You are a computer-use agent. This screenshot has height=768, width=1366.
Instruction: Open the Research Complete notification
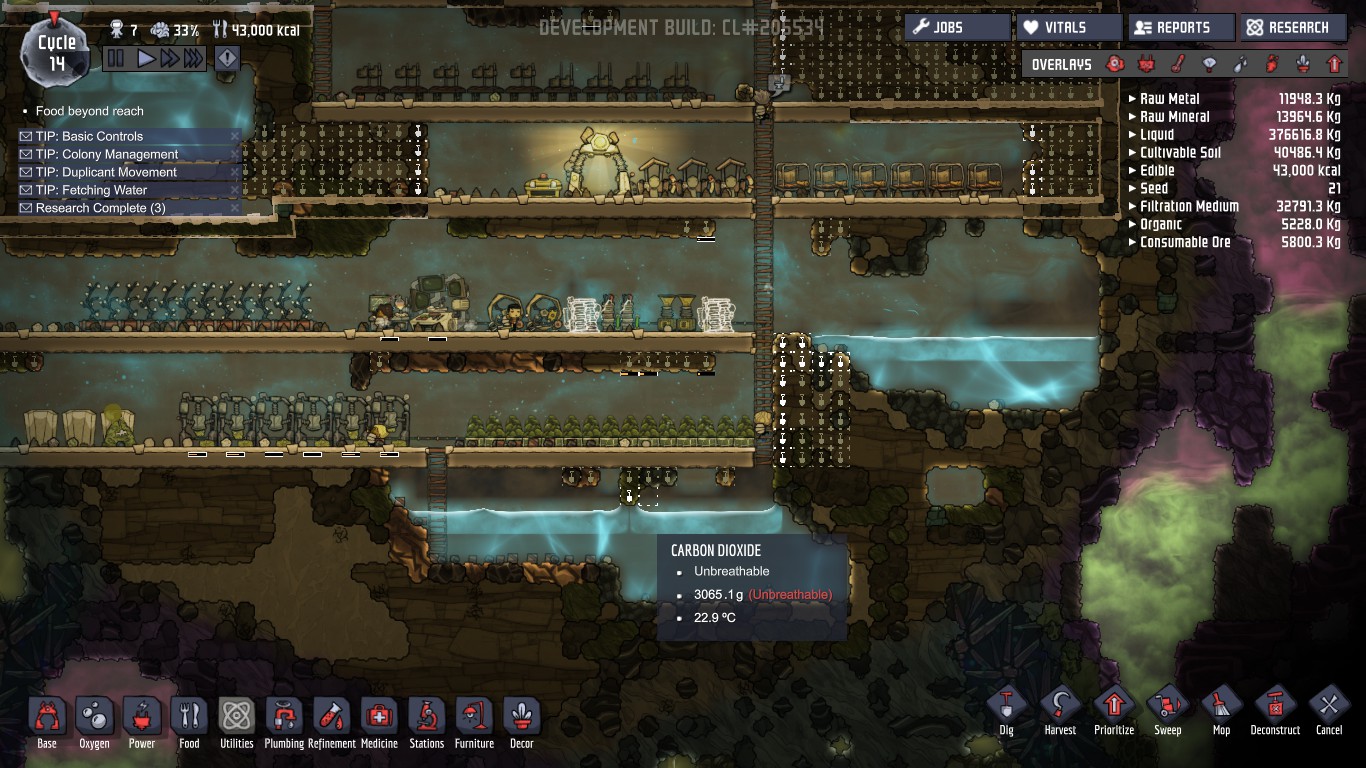pos(100,208)
